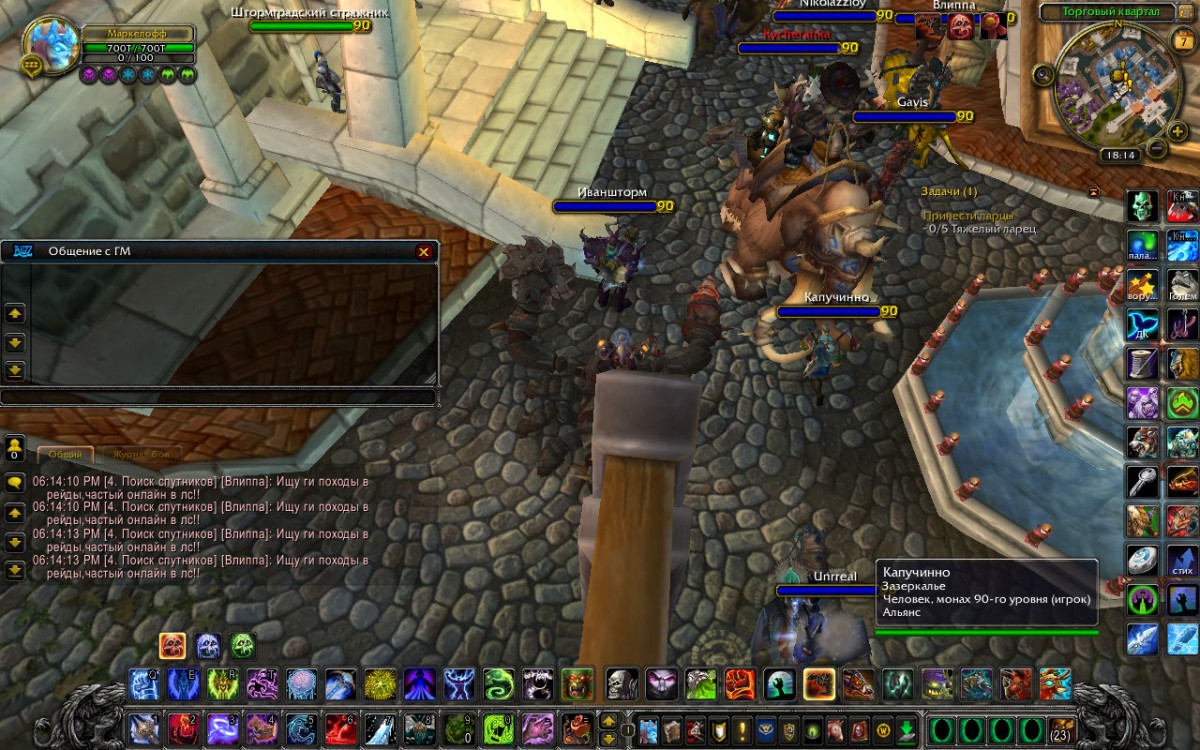Toggle the minimap tracking magnifier button
The width and height of the screenshot is (1200, 750).
click(x=1043, y=73)
